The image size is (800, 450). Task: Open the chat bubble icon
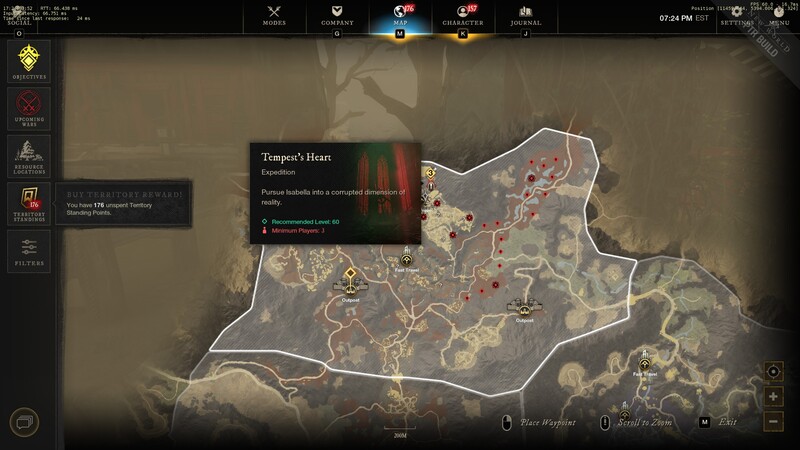pos(23,423)
